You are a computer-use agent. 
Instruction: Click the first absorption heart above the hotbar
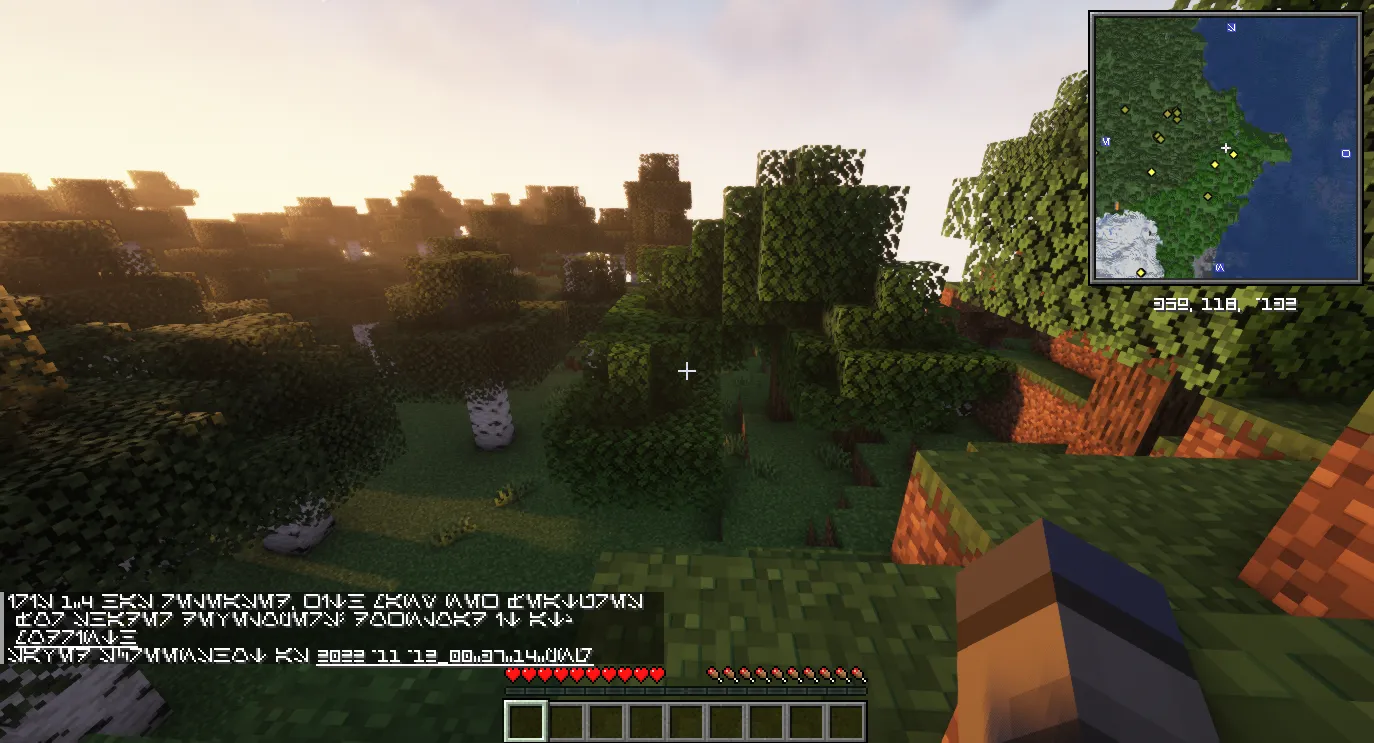tap(714, 673)
